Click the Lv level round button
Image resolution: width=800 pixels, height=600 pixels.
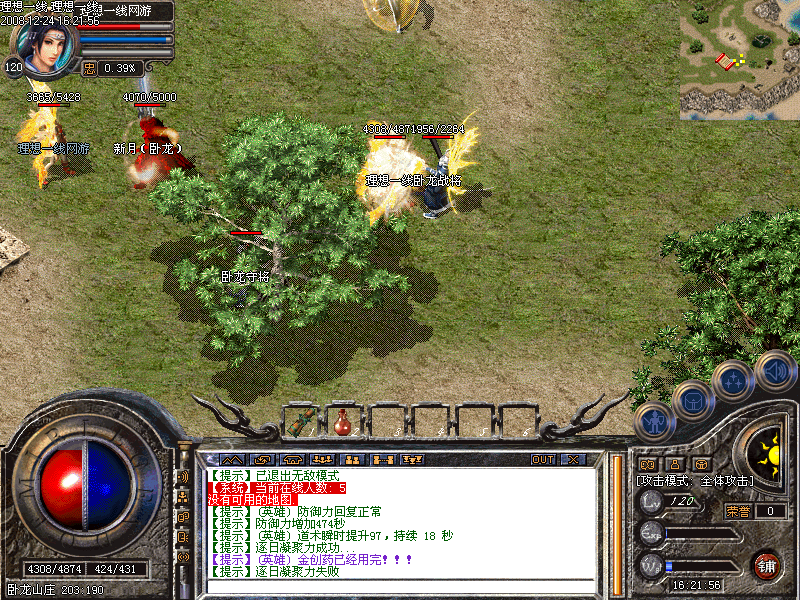pyautogui.click(x=651, y=501)
